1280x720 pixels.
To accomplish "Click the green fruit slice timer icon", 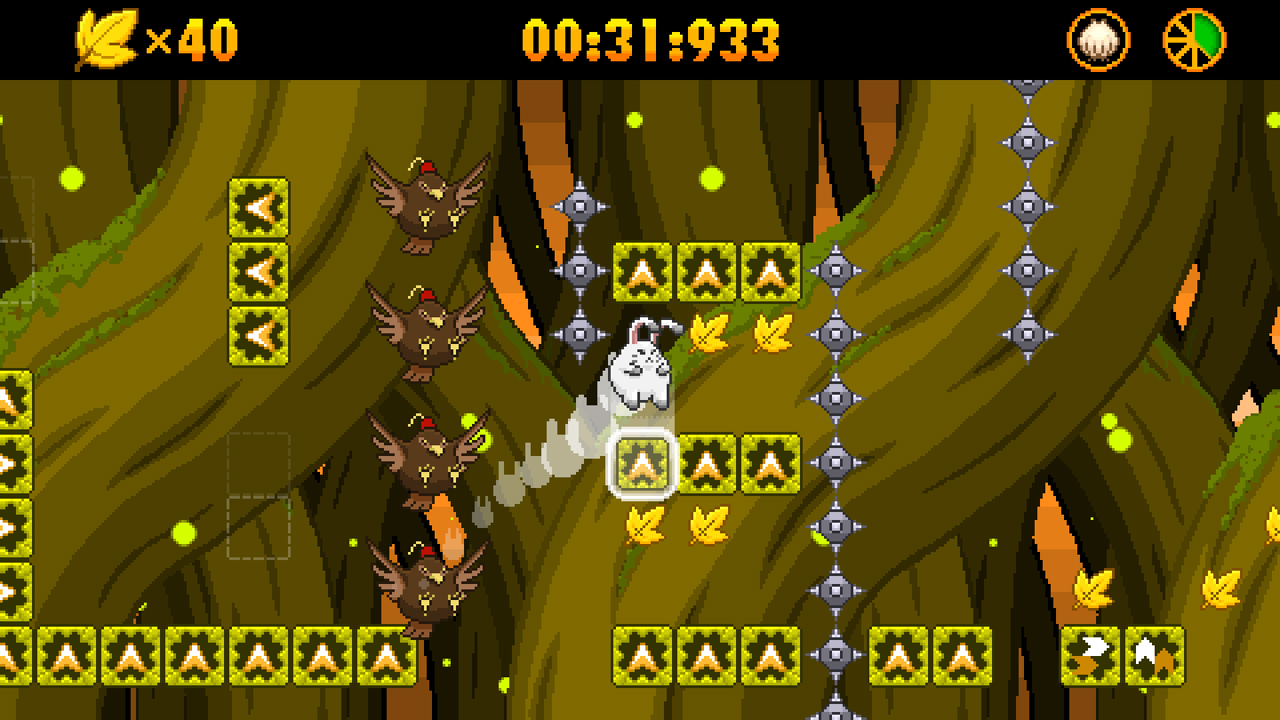I will [x=1194, y=38].
